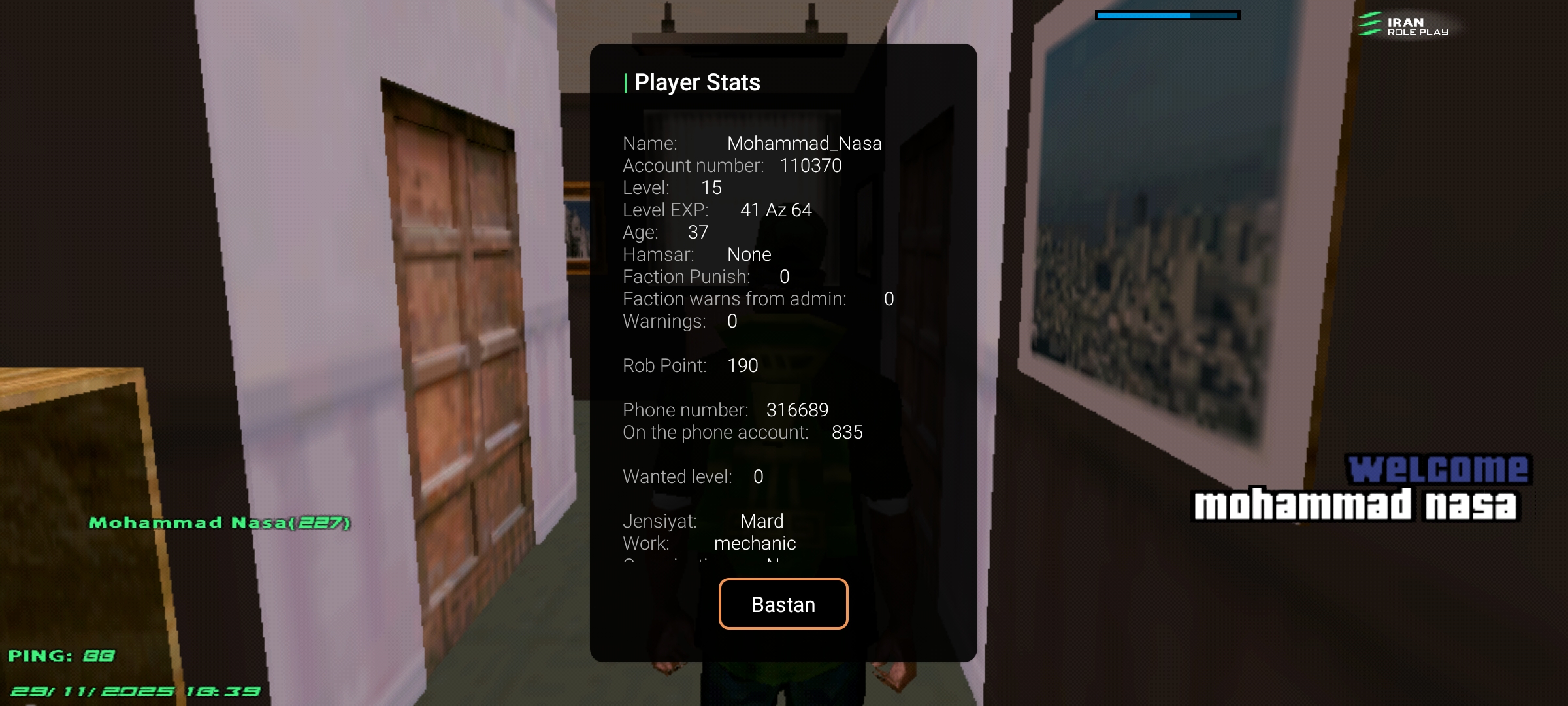Click the Mohammad Nasa player nametag
The width and height of the screenshot is (1568, 706).
click(220, 522)
